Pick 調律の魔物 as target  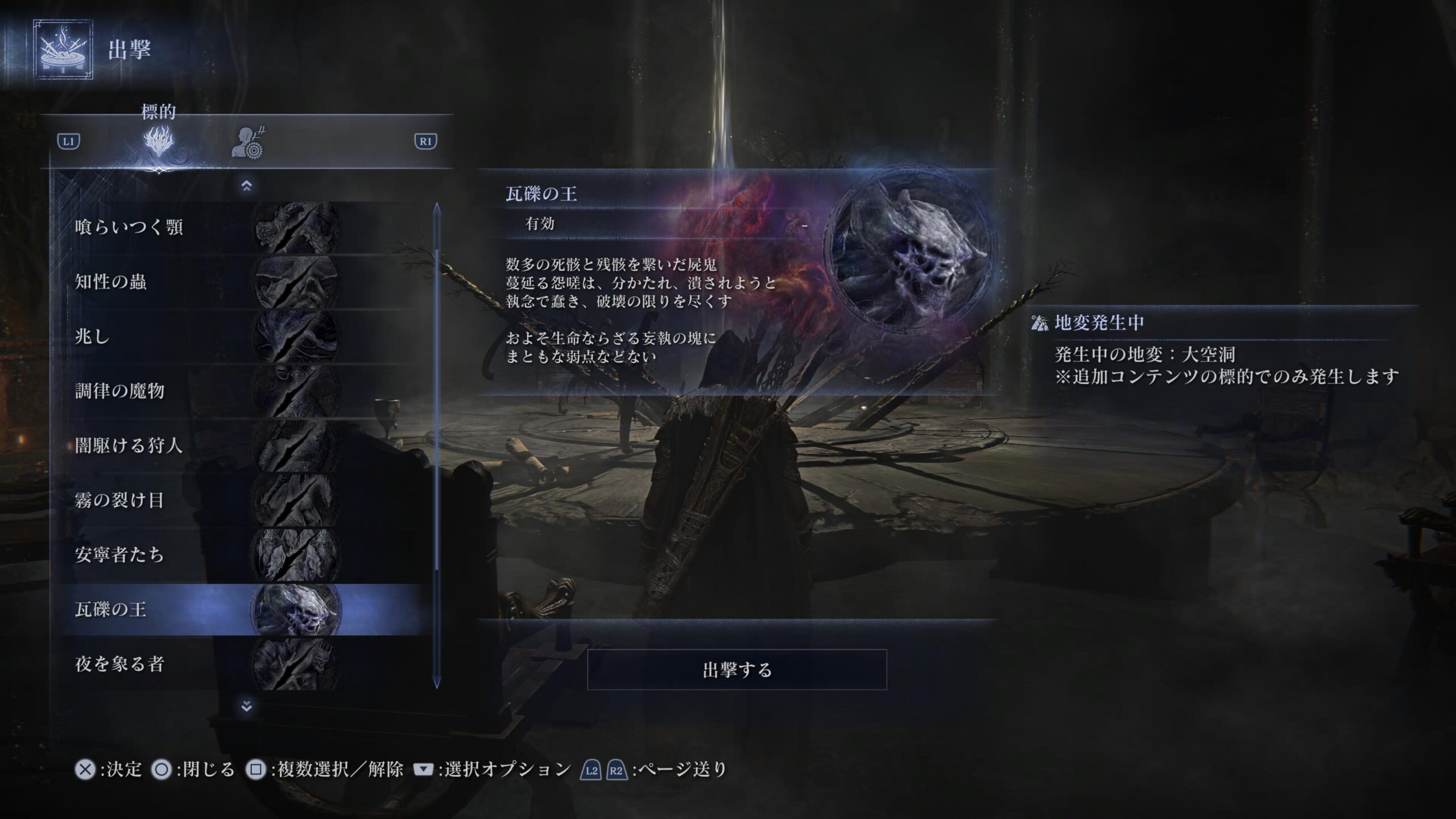tap(245, 391)
